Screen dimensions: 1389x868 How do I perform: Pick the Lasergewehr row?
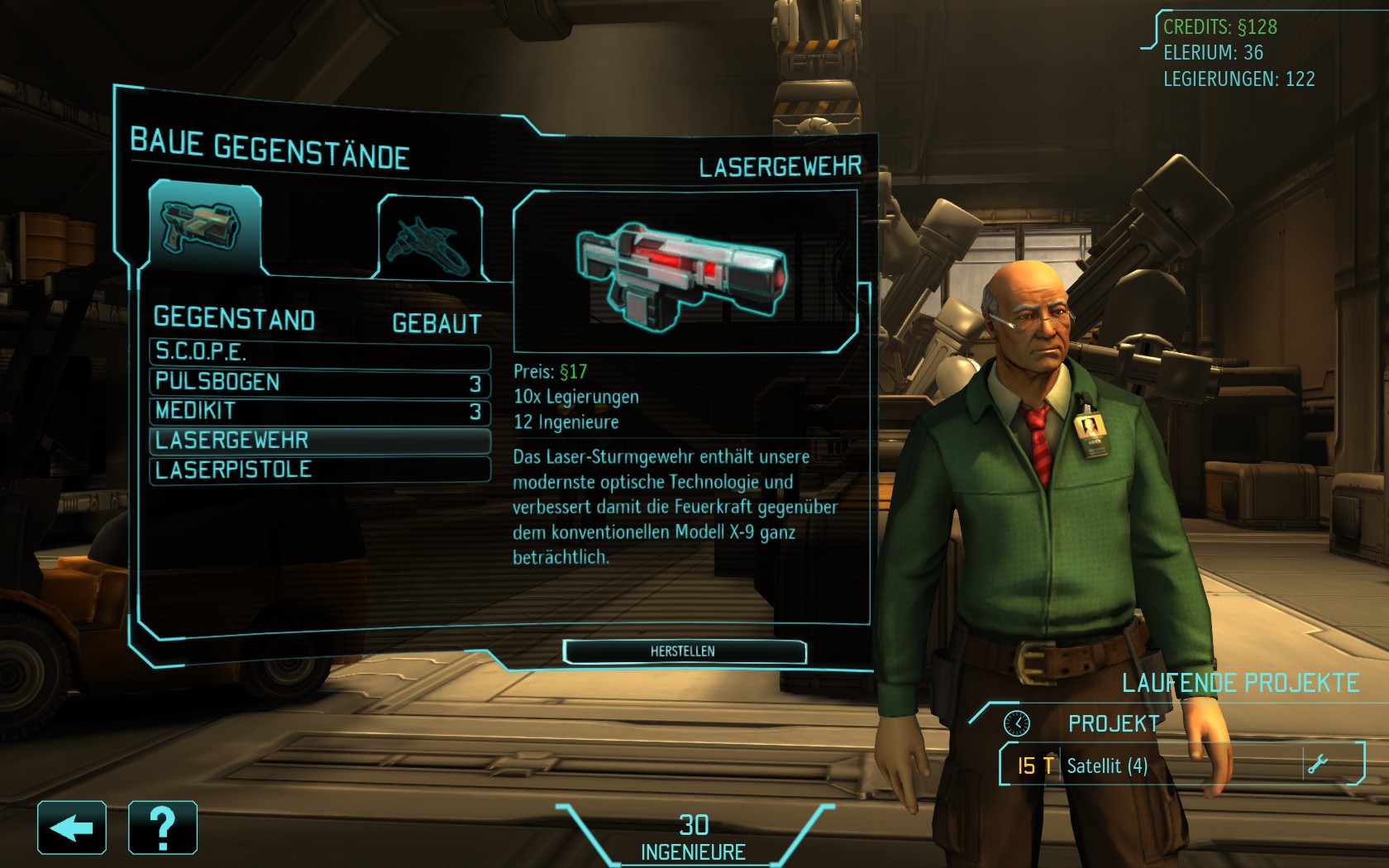(x=319, y=441)
